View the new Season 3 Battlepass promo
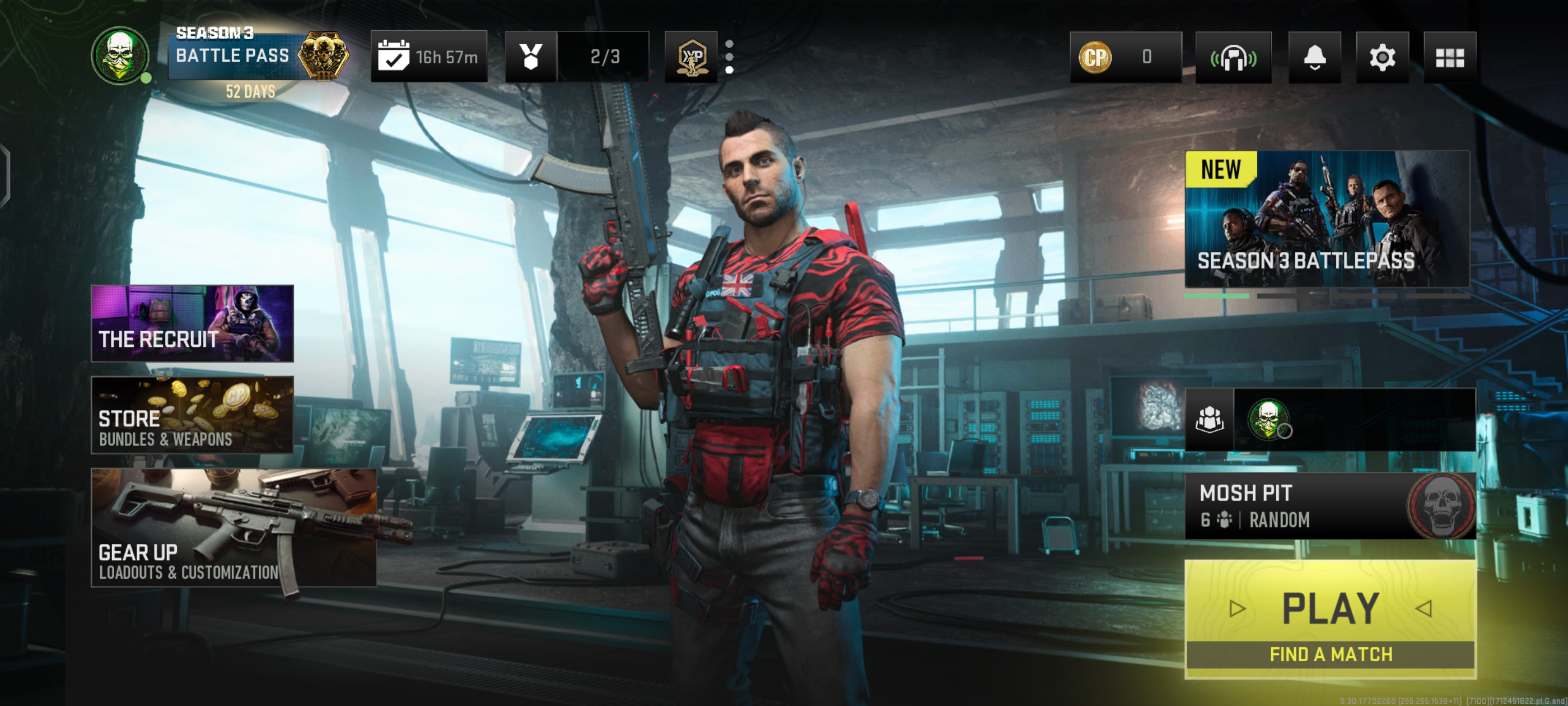This screenshot has width=1568, height=706. [1327, 219]
